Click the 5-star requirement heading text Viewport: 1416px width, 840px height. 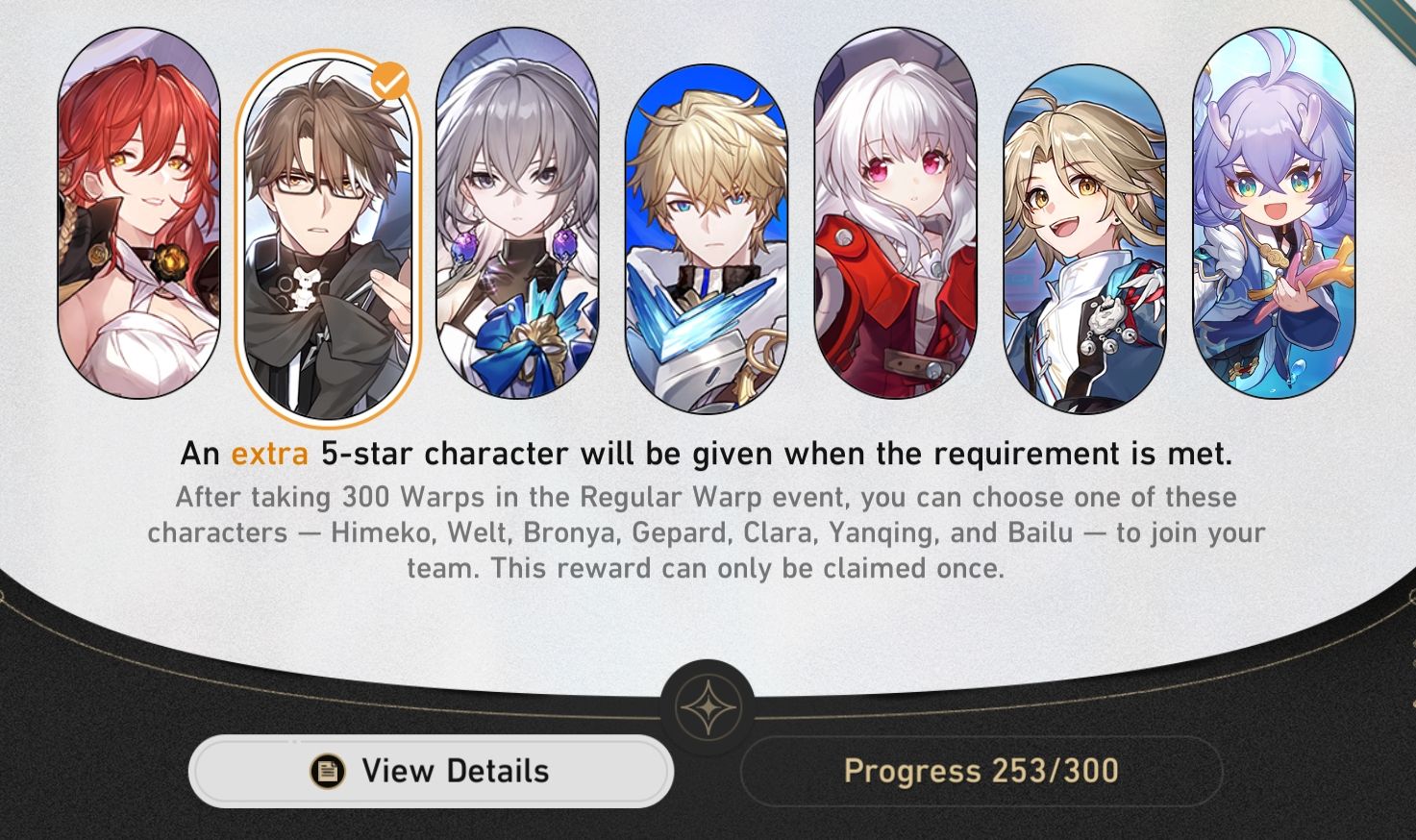708,454
